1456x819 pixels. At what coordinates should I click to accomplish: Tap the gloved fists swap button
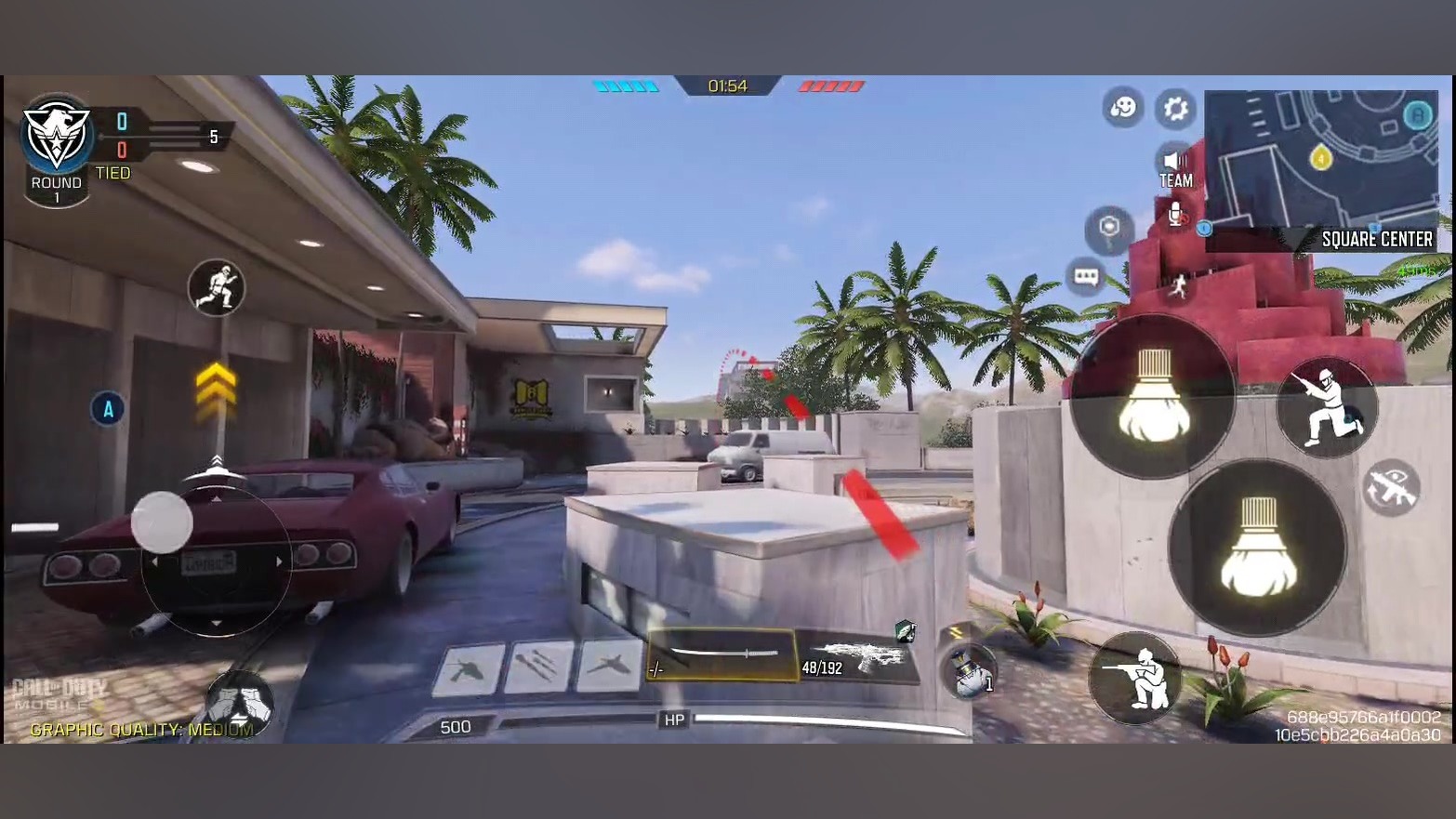click(x=239, y=704)
